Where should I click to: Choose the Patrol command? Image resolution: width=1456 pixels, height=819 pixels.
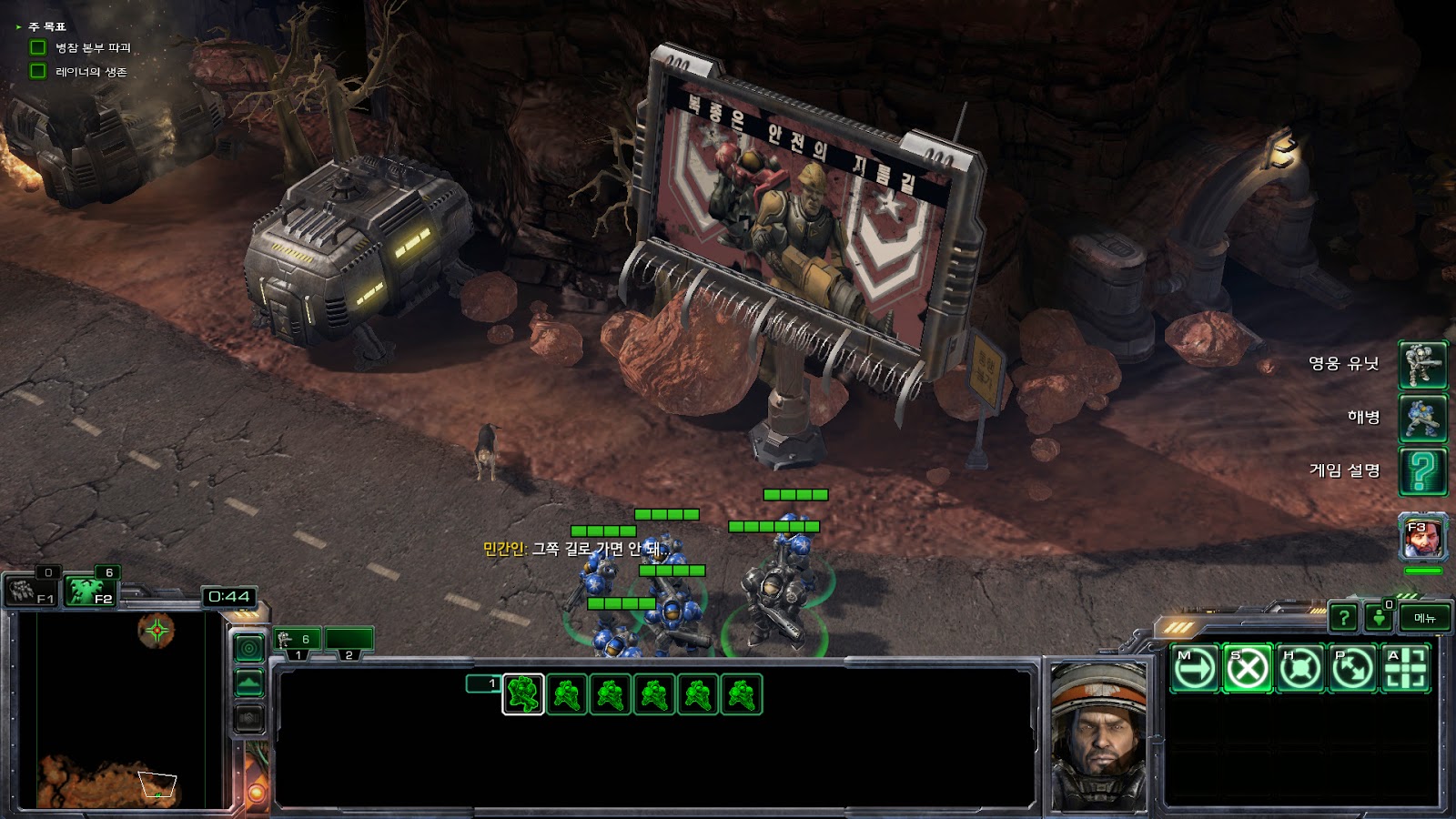pos(1352,670)
